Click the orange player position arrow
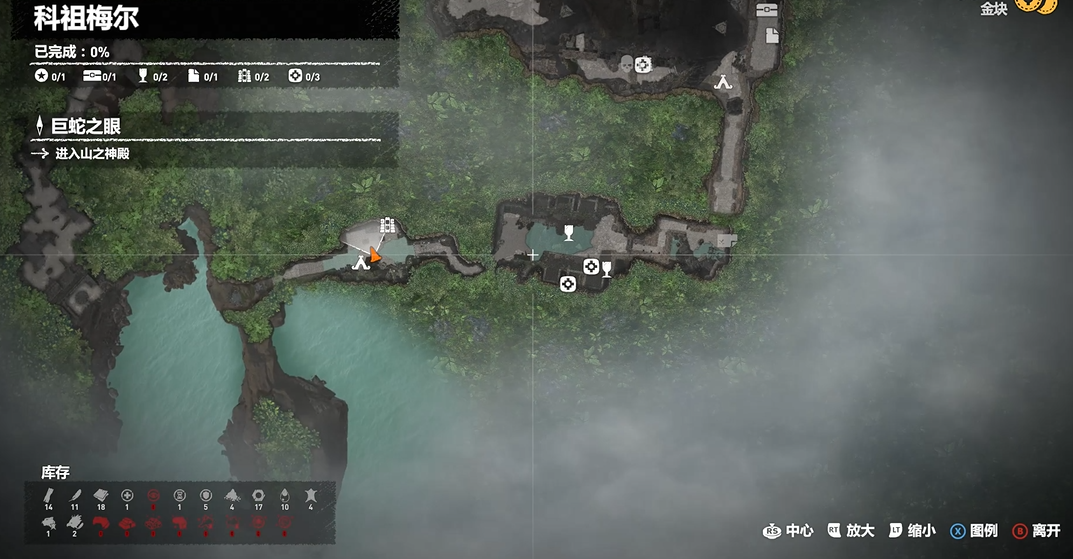The image size is (1073, 559). 375,256
